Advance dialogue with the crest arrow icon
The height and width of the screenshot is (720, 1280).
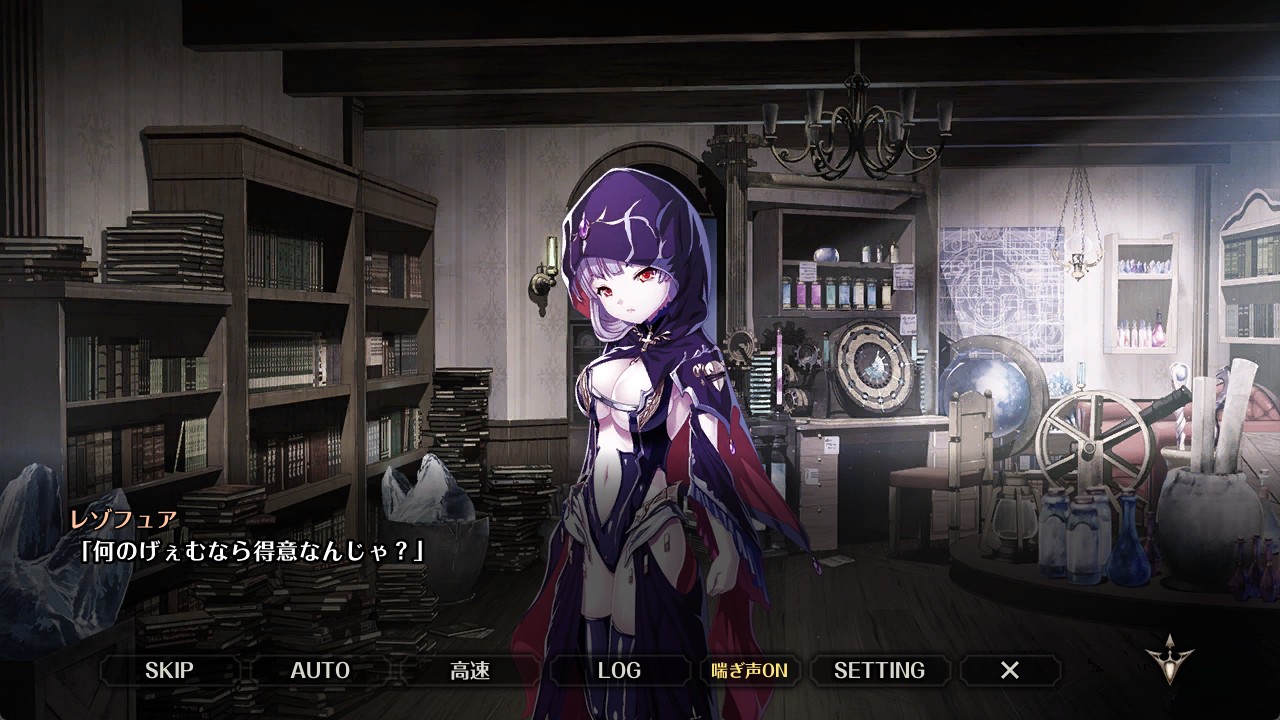pos(1171,659)
